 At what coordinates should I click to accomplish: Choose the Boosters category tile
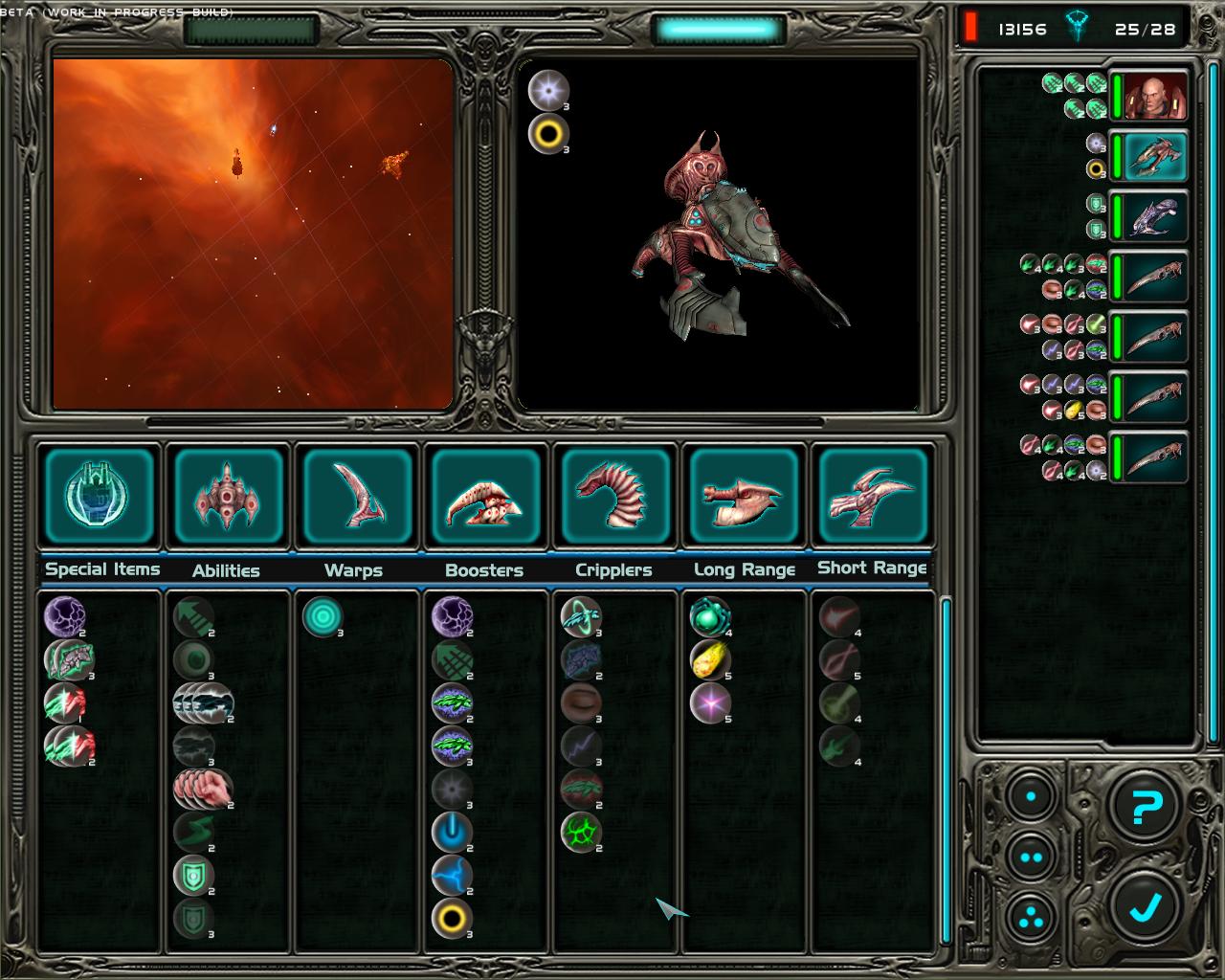485,496
